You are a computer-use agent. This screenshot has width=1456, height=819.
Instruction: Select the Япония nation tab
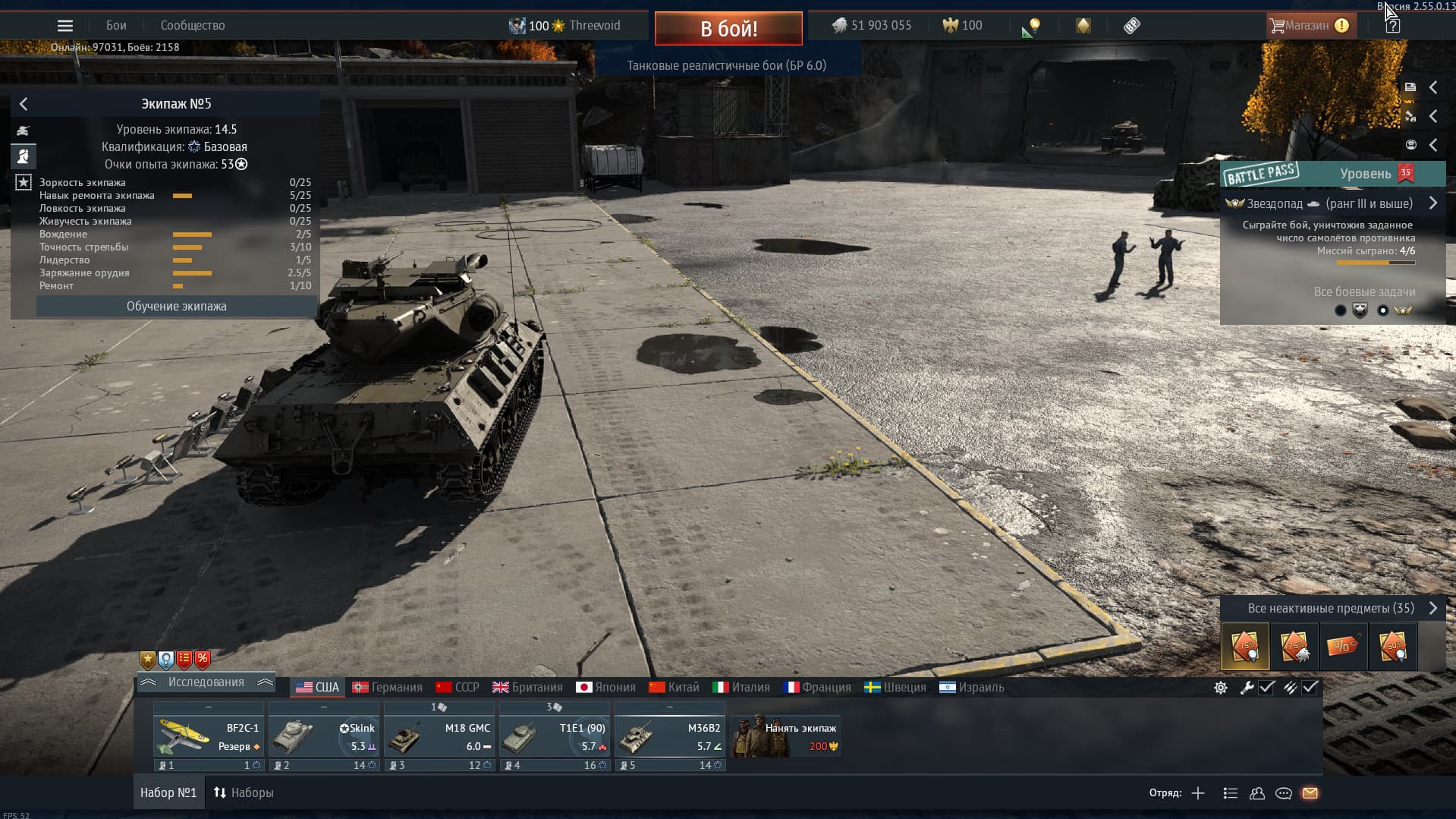coord(605,688)
